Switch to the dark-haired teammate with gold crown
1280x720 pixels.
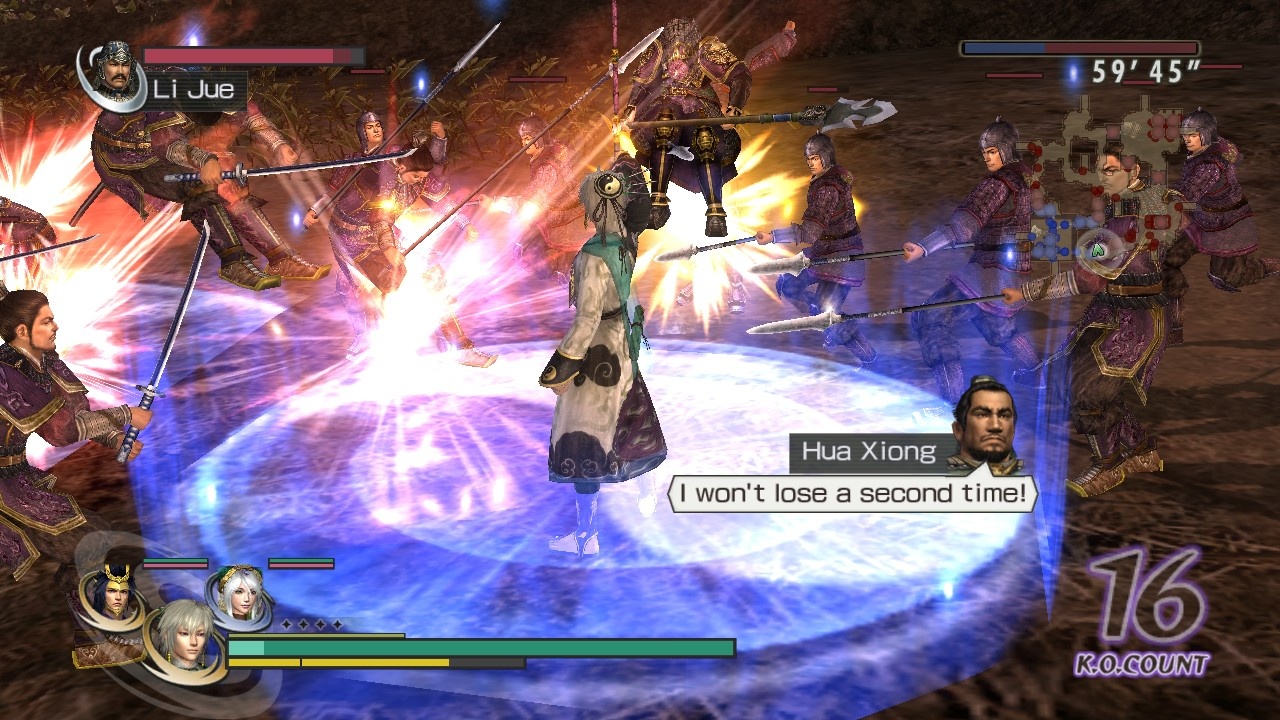click(112, 592)
